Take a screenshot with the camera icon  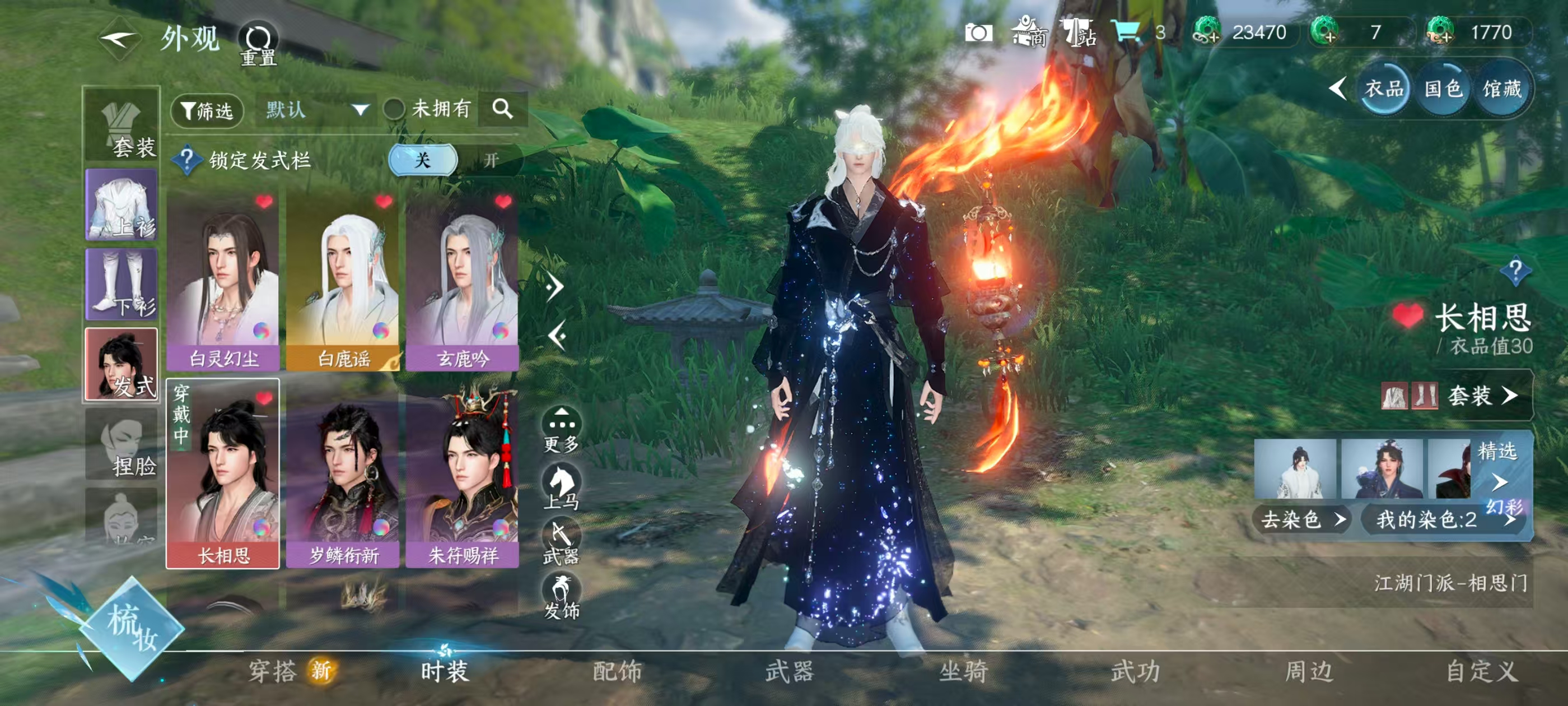click(x=978, y=33)
